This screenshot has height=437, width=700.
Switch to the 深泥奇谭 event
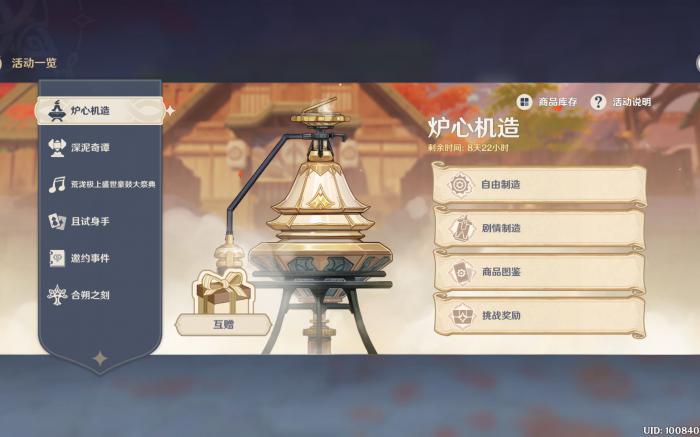(x=98, y=147)
